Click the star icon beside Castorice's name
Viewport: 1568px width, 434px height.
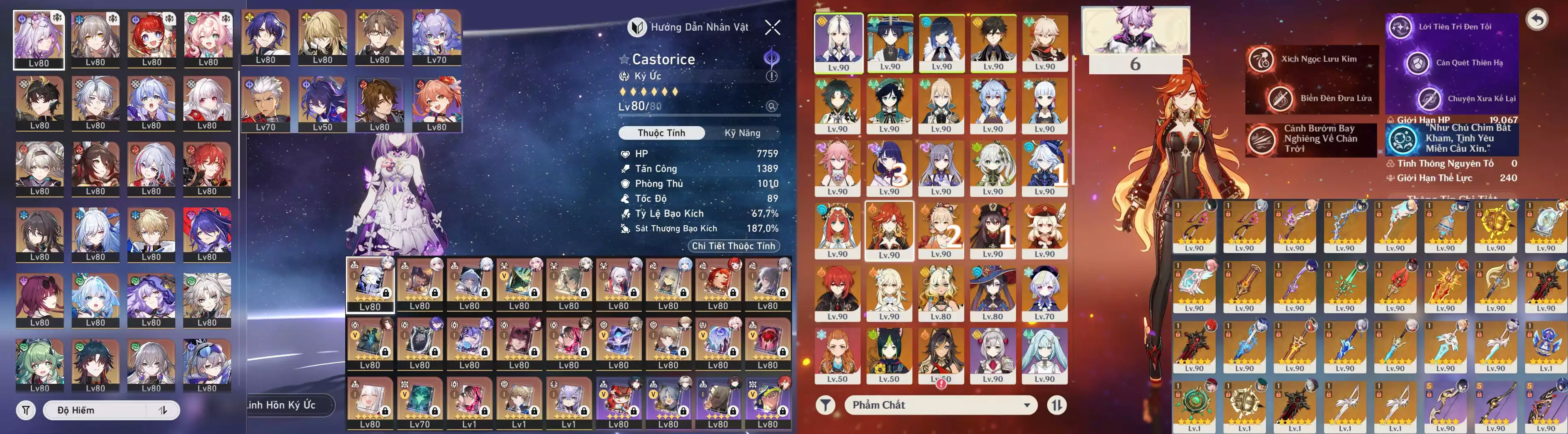coord(624,60)
